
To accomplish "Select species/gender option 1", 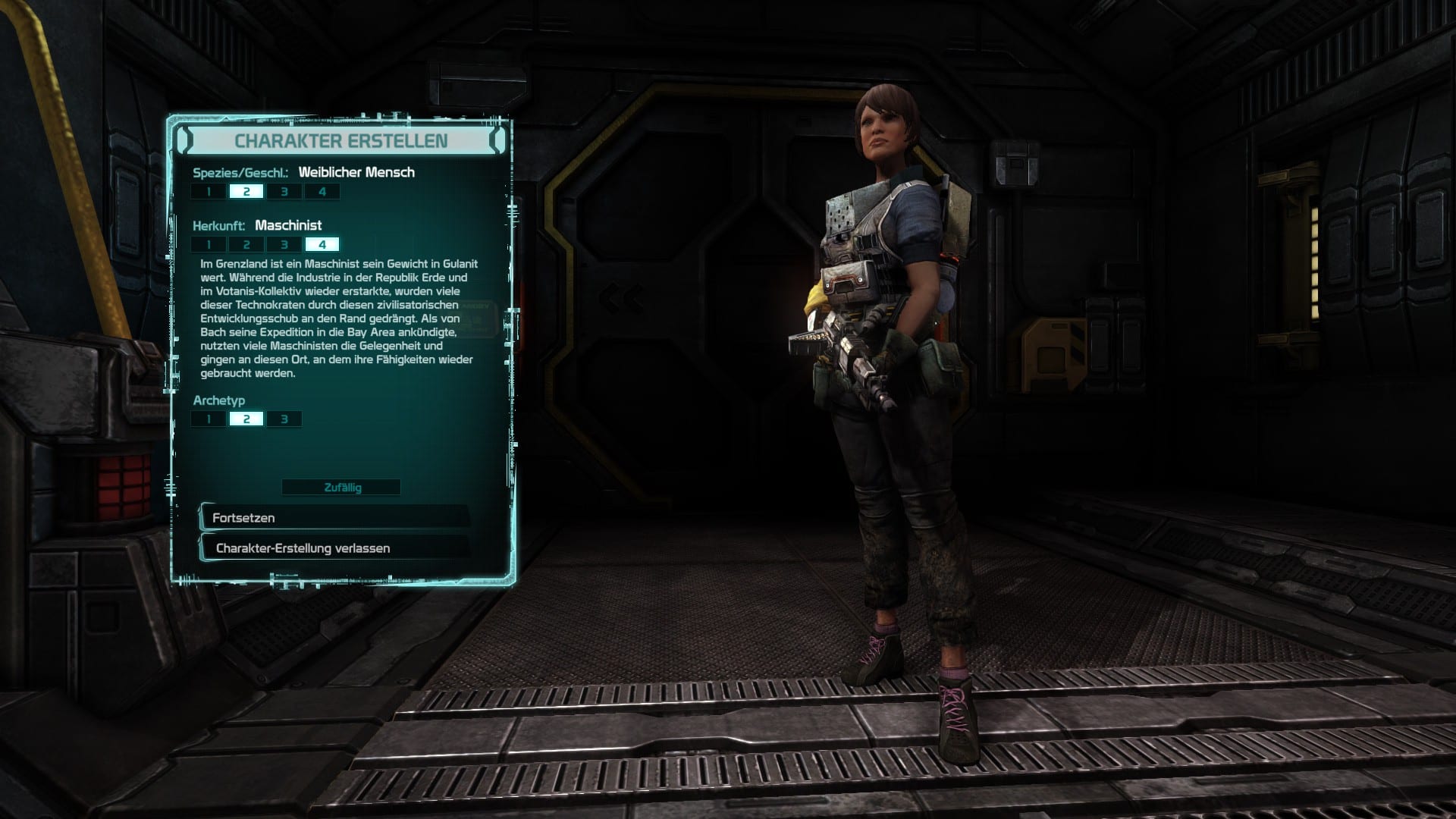I will [209, 192].
